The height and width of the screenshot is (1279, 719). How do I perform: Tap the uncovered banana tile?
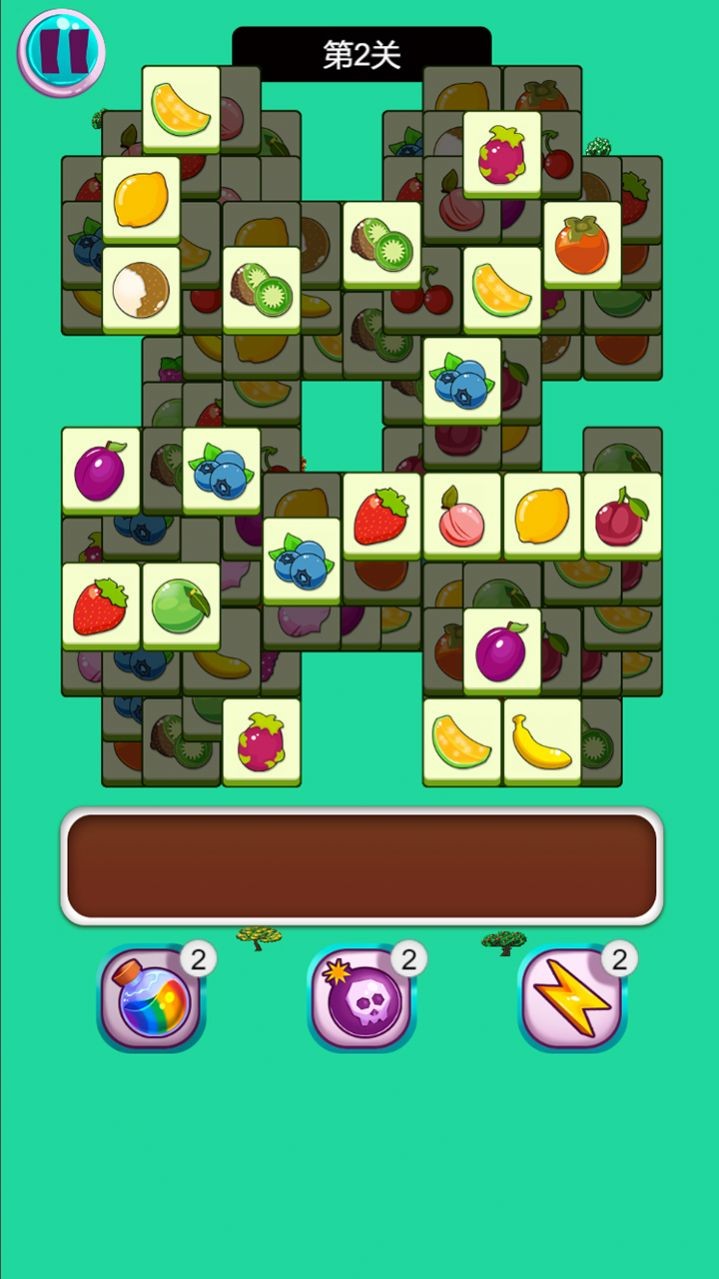542,741
